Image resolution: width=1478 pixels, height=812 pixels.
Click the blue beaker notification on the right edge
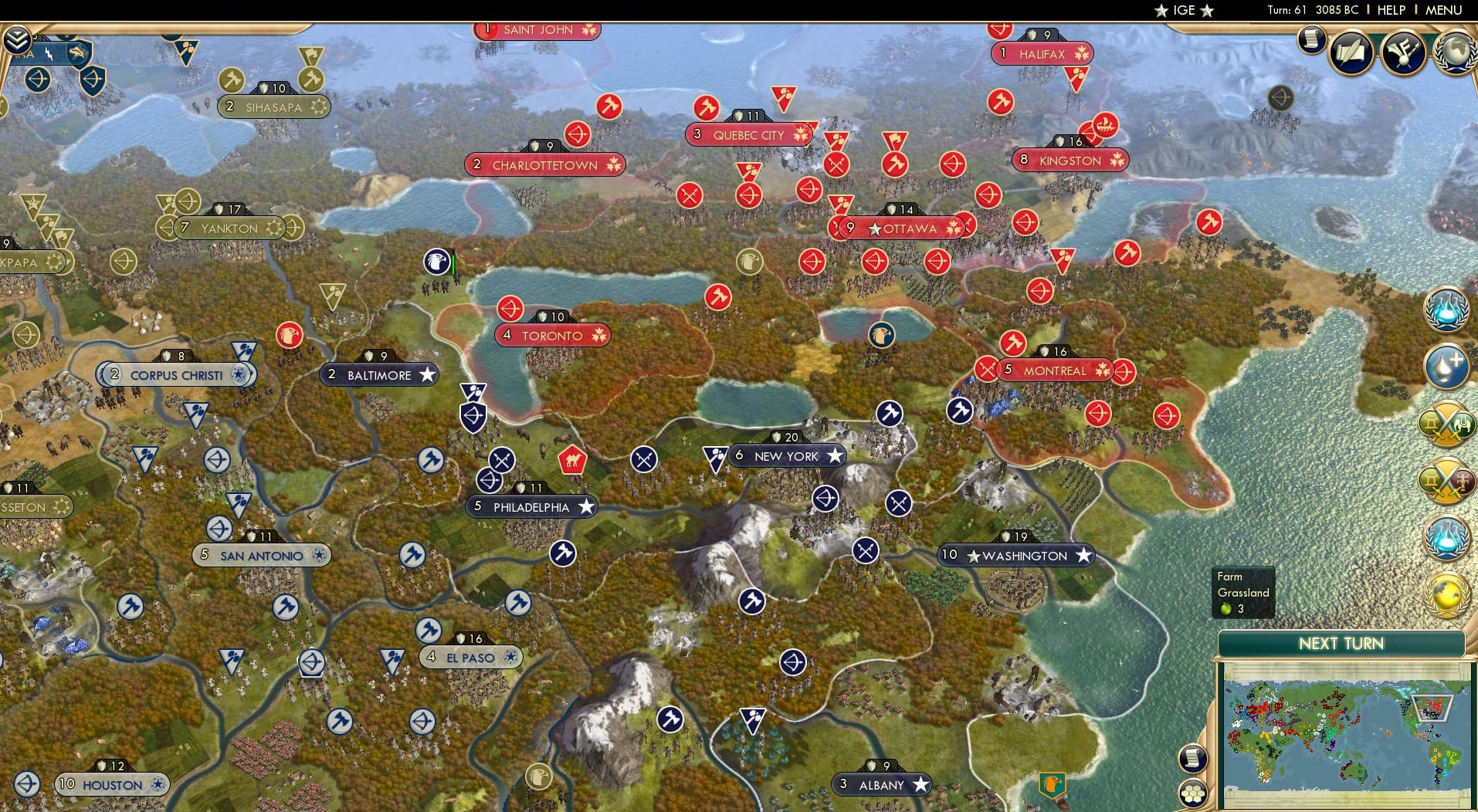coord(1446,309)
